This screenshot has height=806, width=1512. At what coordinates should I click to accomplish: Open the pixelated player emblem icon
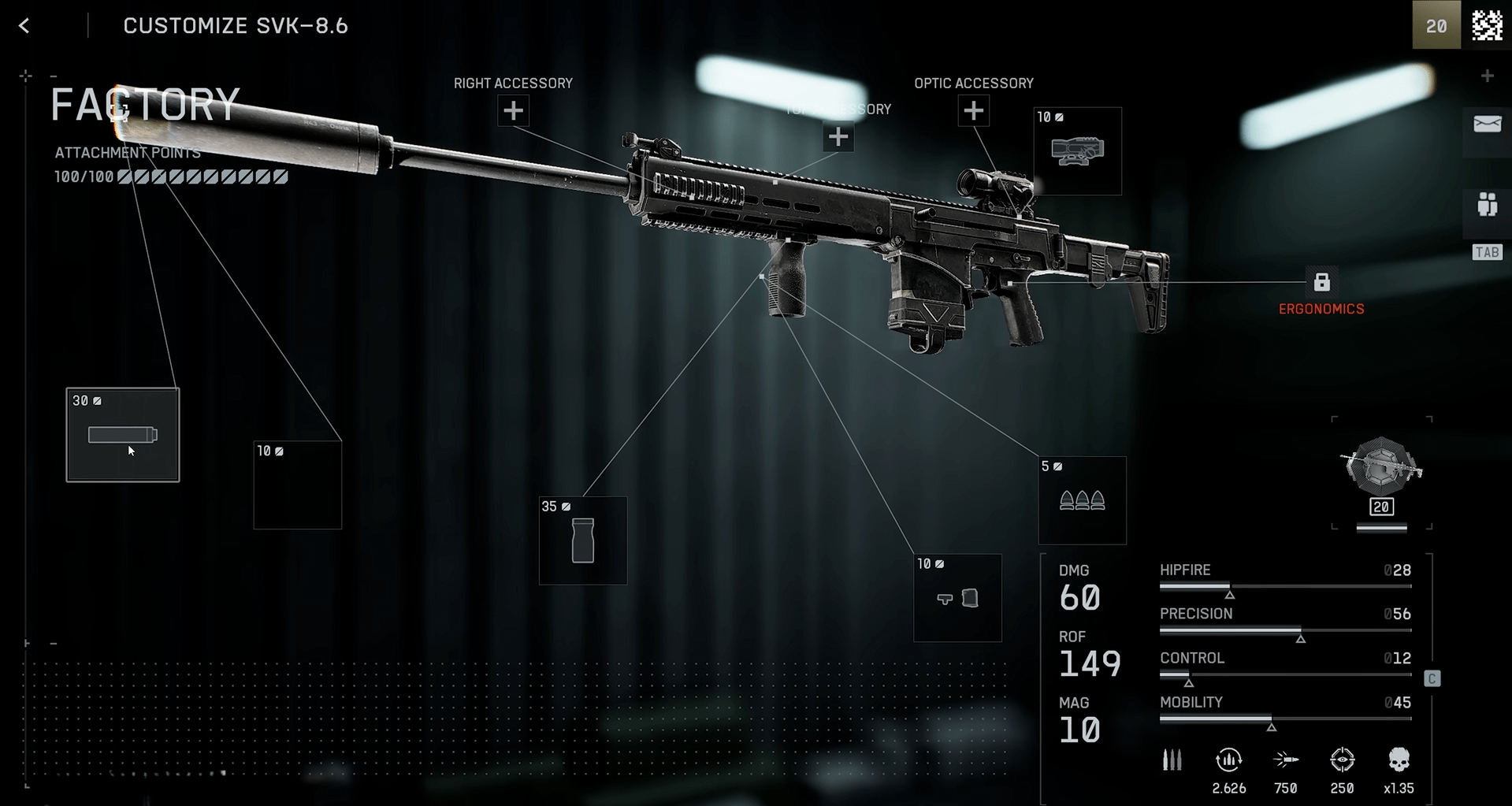(x=1487, y=26)
